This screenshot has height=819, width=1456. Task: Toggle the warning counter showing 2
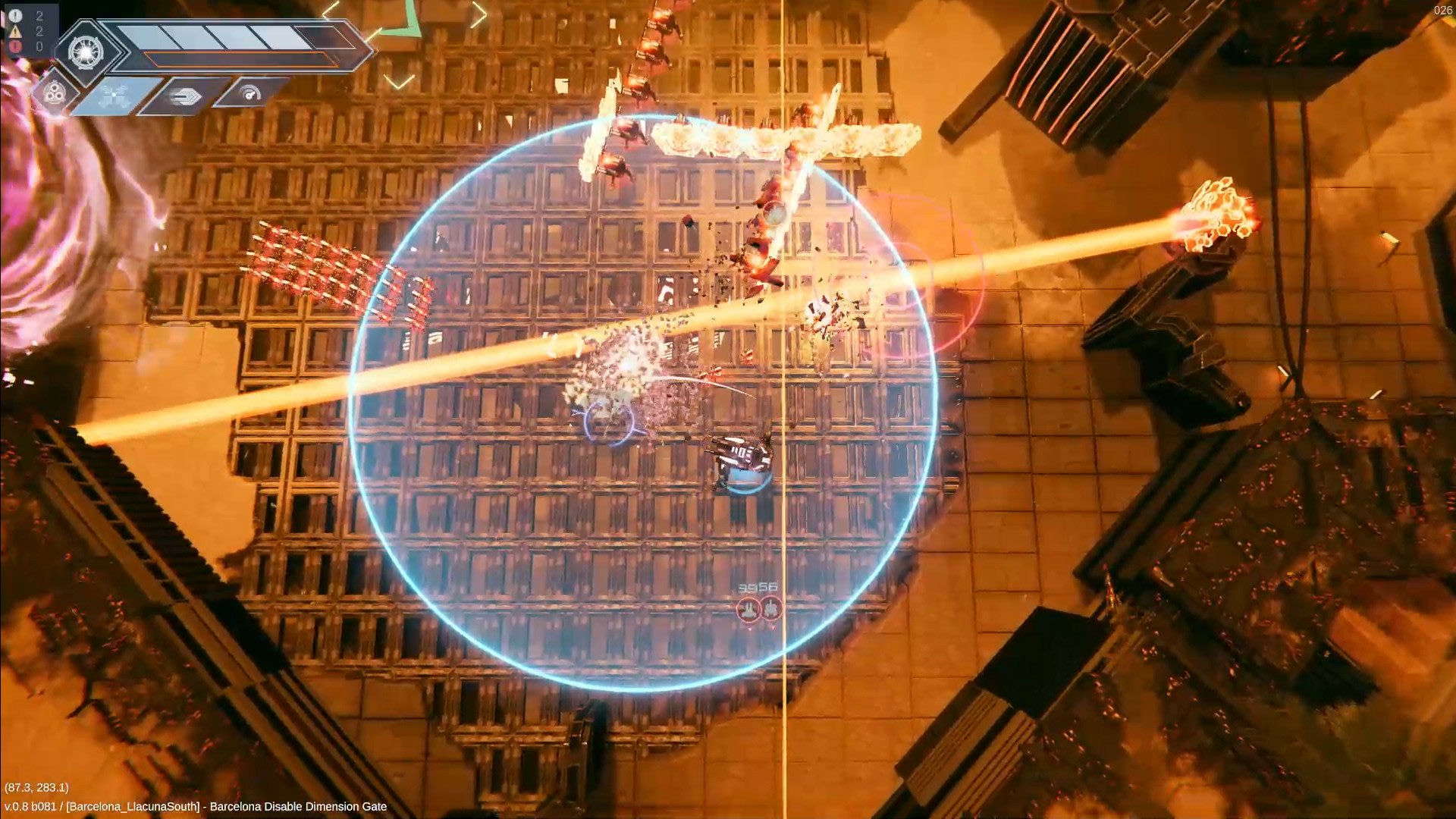point(39,32)
